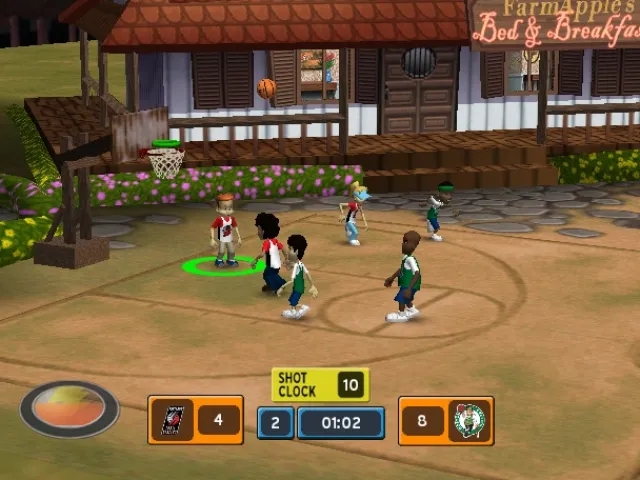Select the orange oval power meter
640x480 pixels.
tap(69, 408)
